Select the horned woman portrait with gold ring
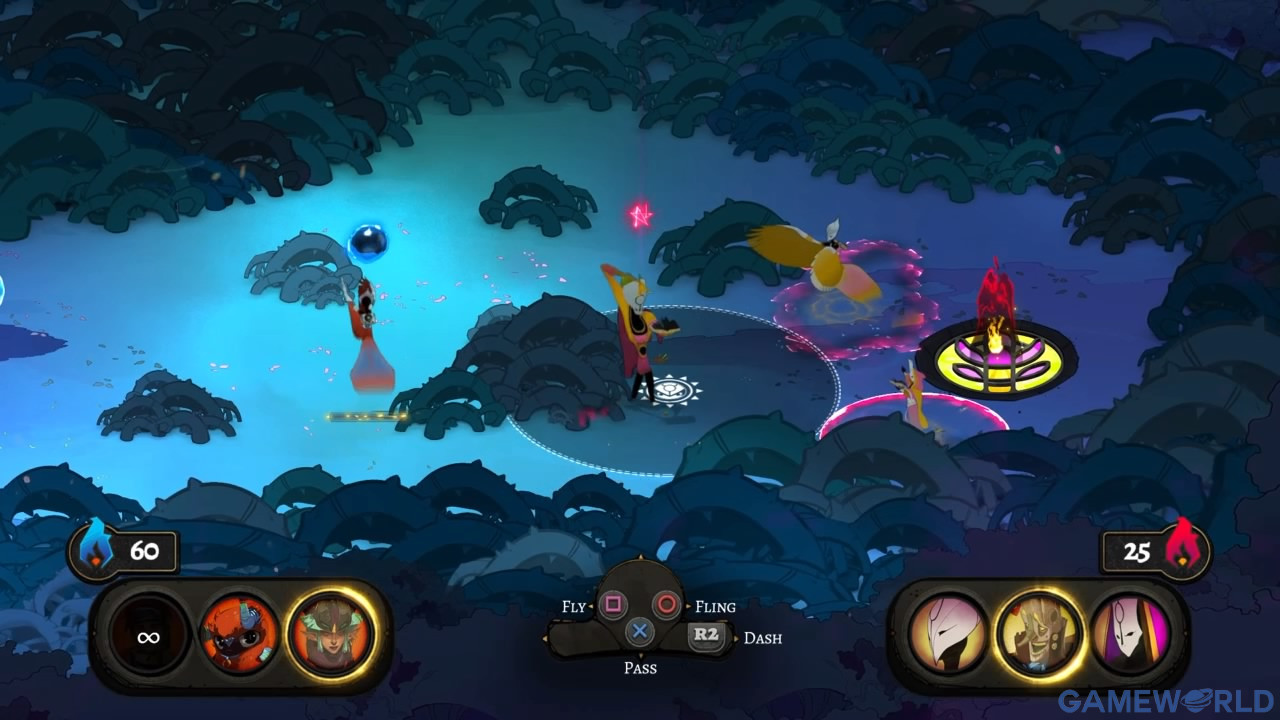 [330, 635]
